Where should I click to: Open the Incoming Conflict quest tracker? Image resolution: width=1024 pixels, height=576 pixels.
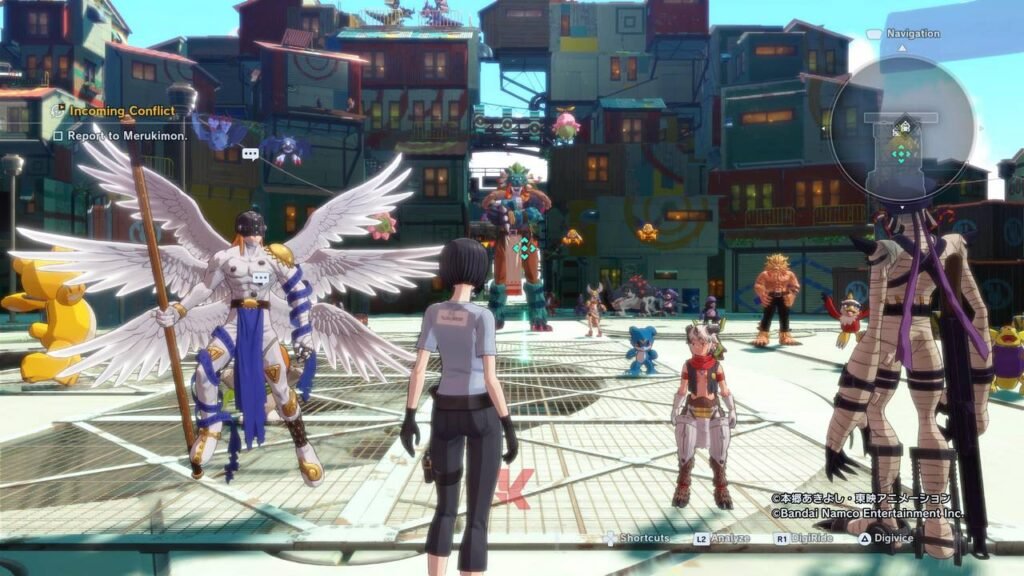point(106,111)
